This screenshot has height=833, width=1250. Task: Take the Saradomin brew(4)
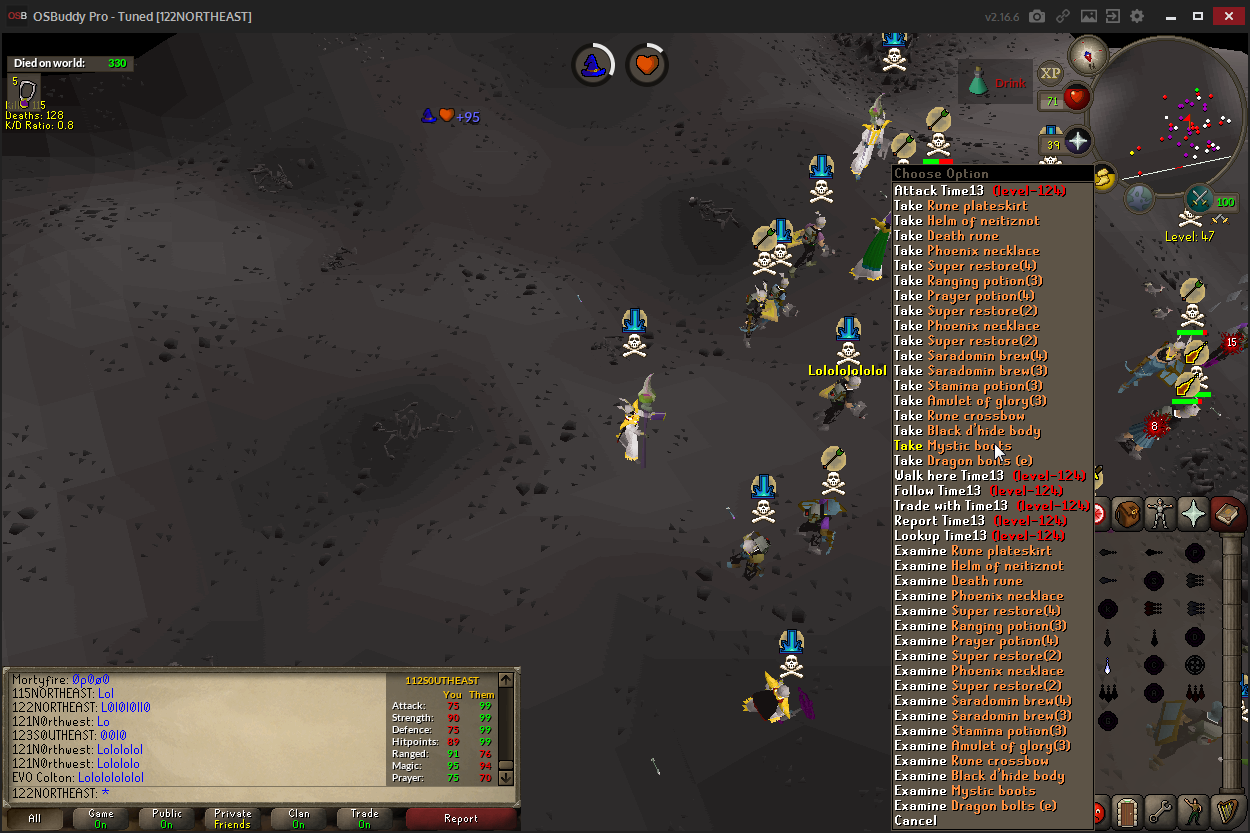(x=970, y=355)
